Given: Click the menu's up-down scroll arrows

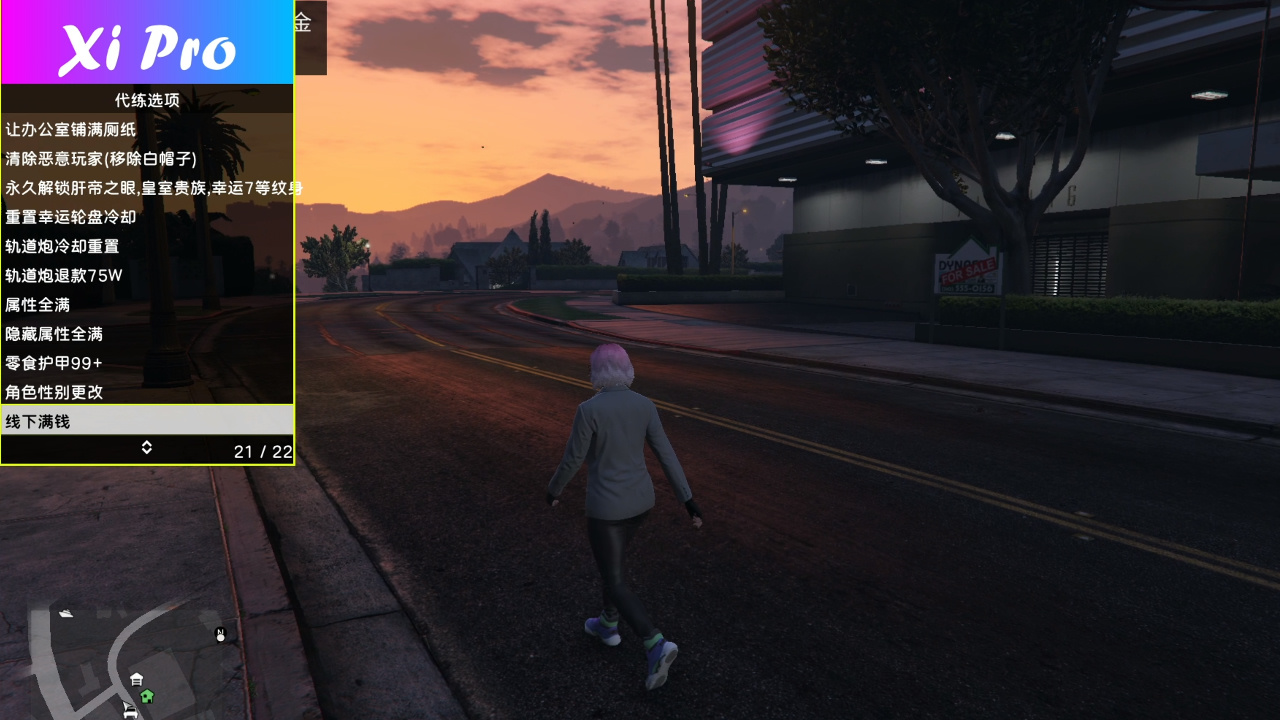Looking at the screenshot, I should click(x=146, y=448).
